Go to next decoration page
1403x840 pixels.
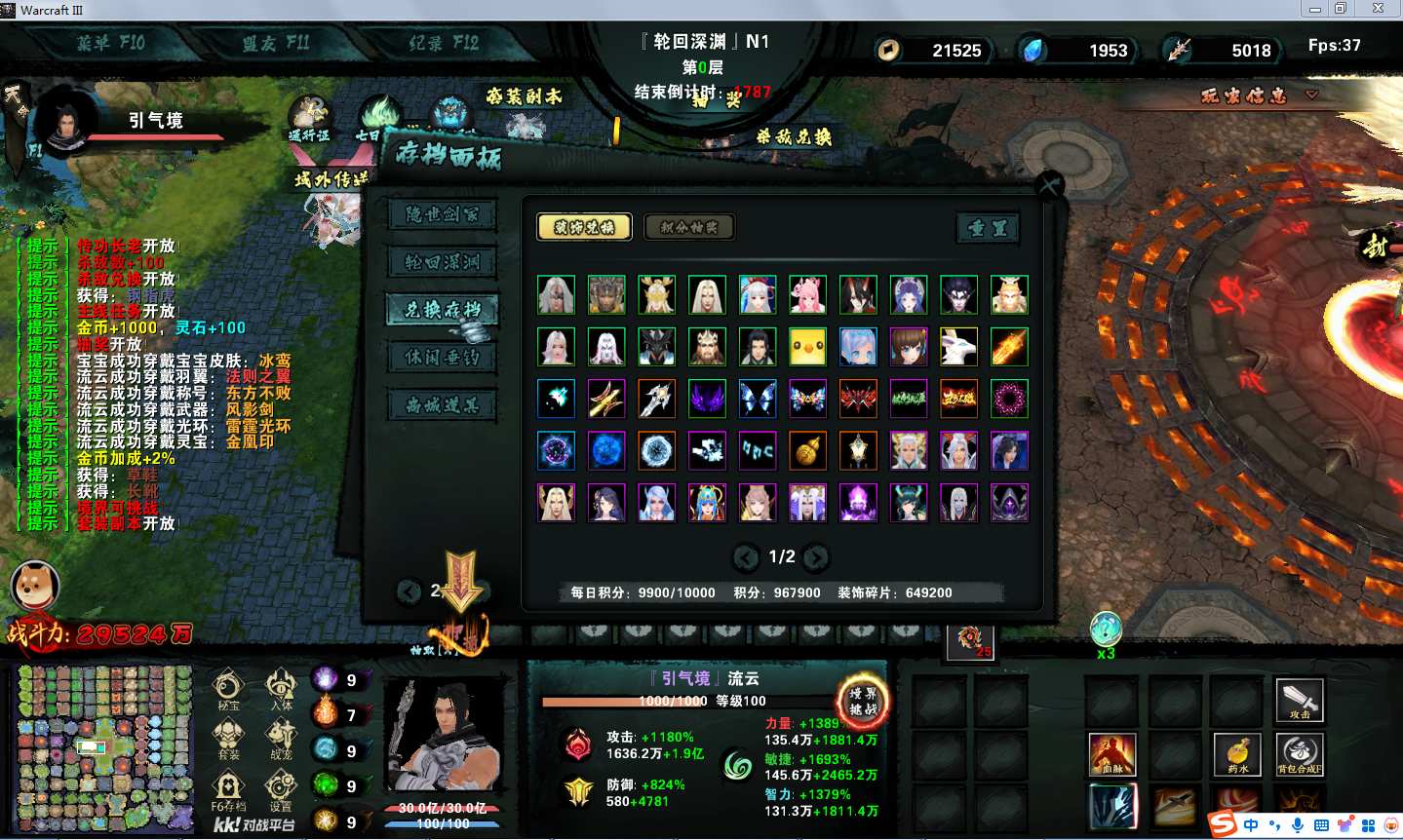coord(816,557)
